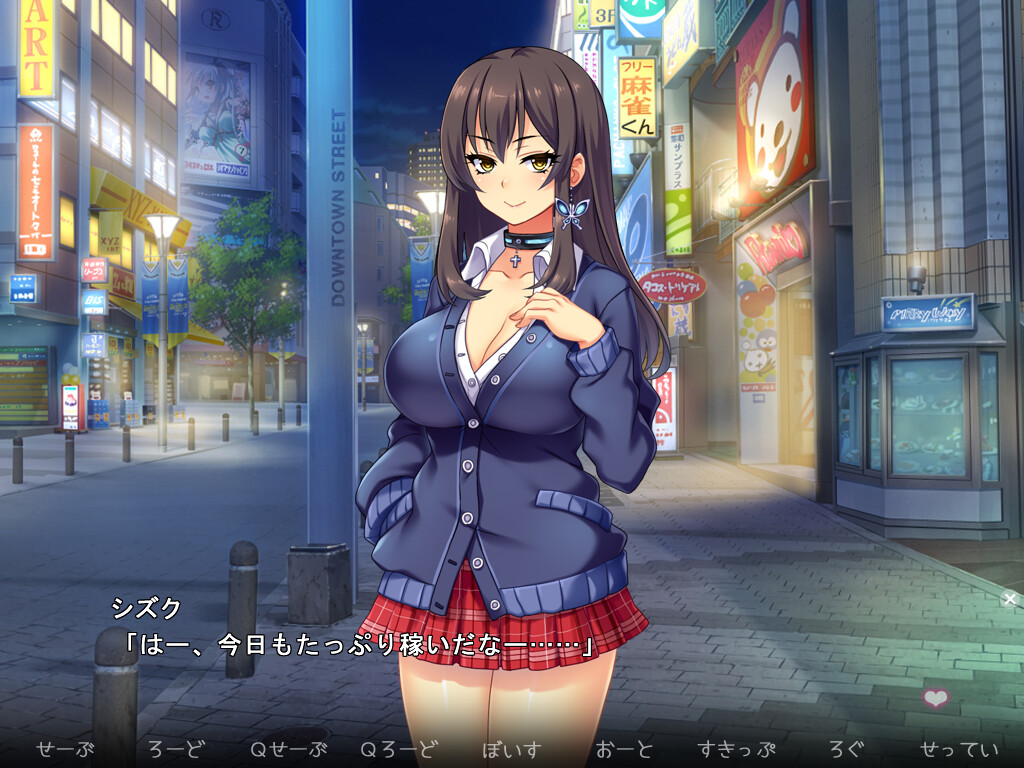Click the pink heart icon
This screenshot has height=768, width=1024.
[936, 698]
